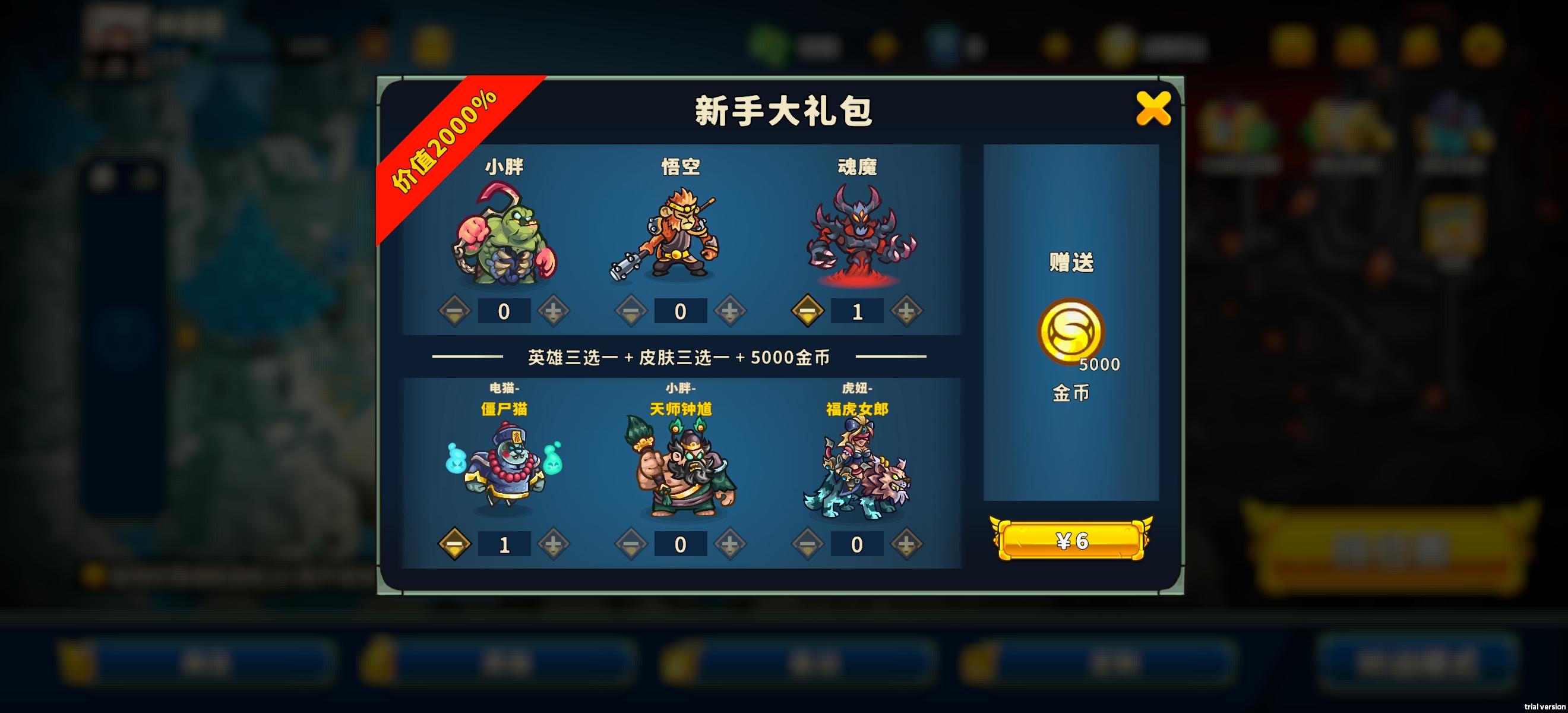Screen dimensions: 1568x713
Task: Increase the 悟空 quantity
Action: pos(729,310)
